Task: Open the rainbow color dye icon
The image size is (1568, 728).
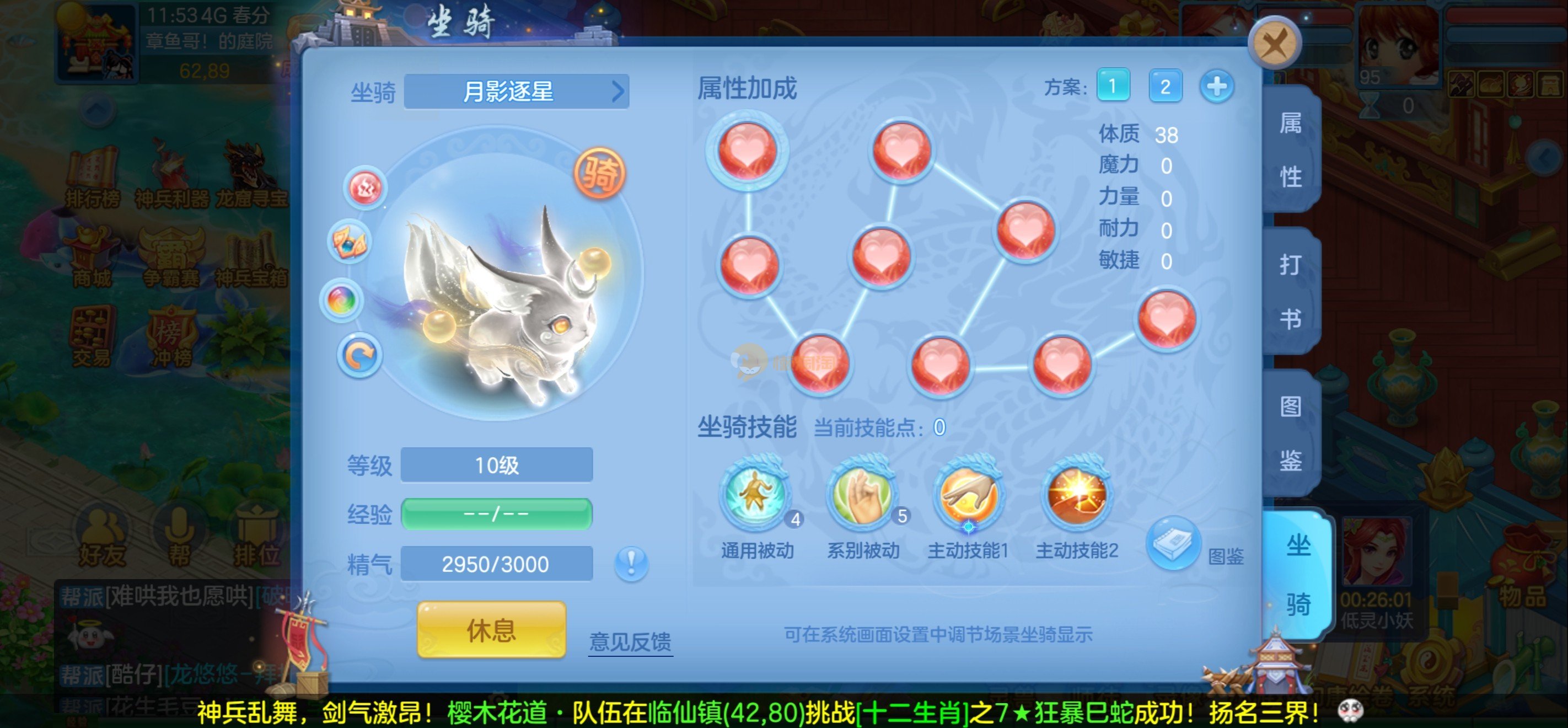Action: 341,299
